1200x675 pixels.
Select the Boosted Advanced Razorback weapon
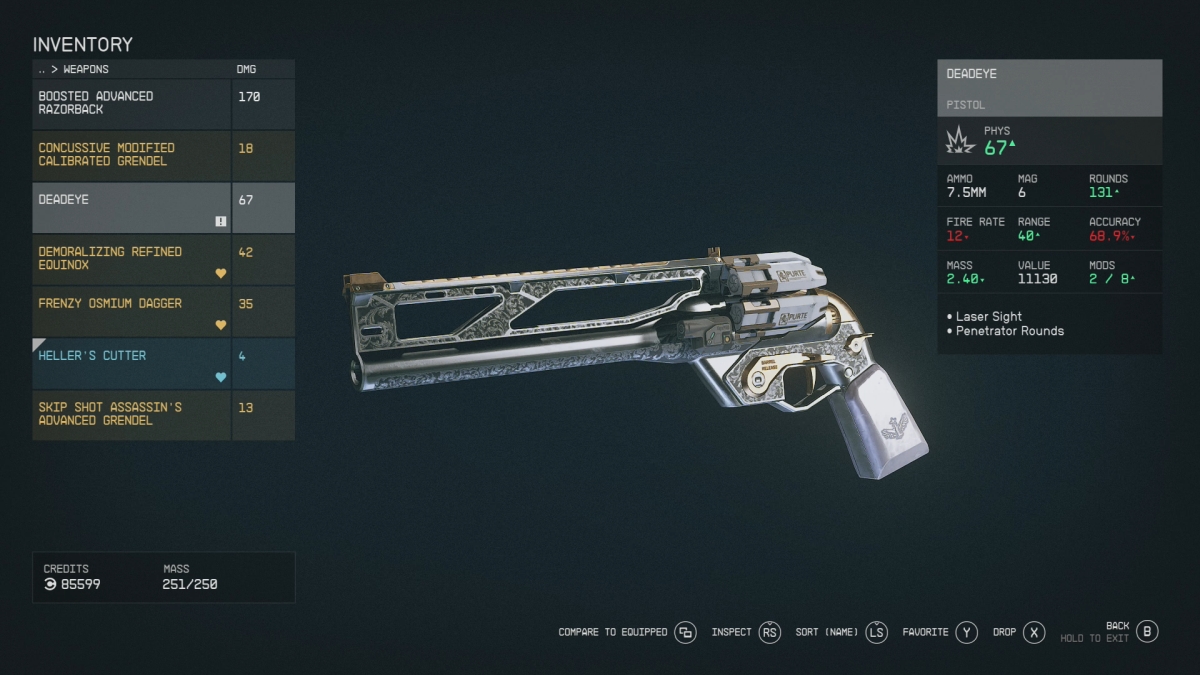click(x=132, y=103)
